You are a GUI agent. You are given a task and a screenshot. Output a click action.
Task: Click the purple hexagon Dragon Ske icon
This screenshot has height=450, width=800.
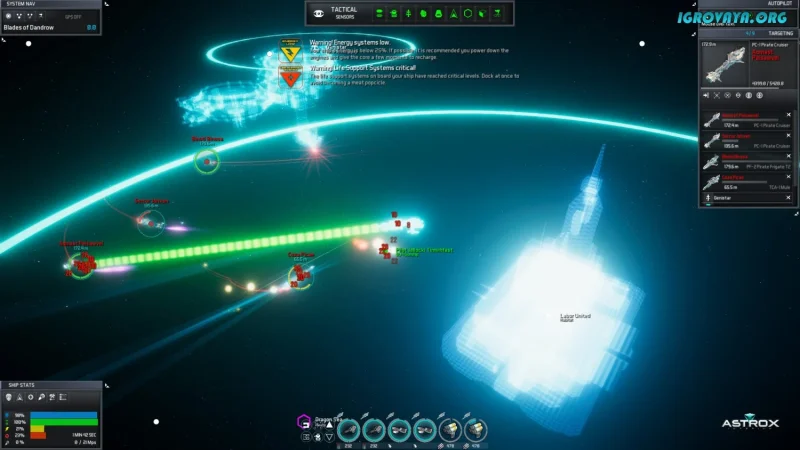pos(304,422)
